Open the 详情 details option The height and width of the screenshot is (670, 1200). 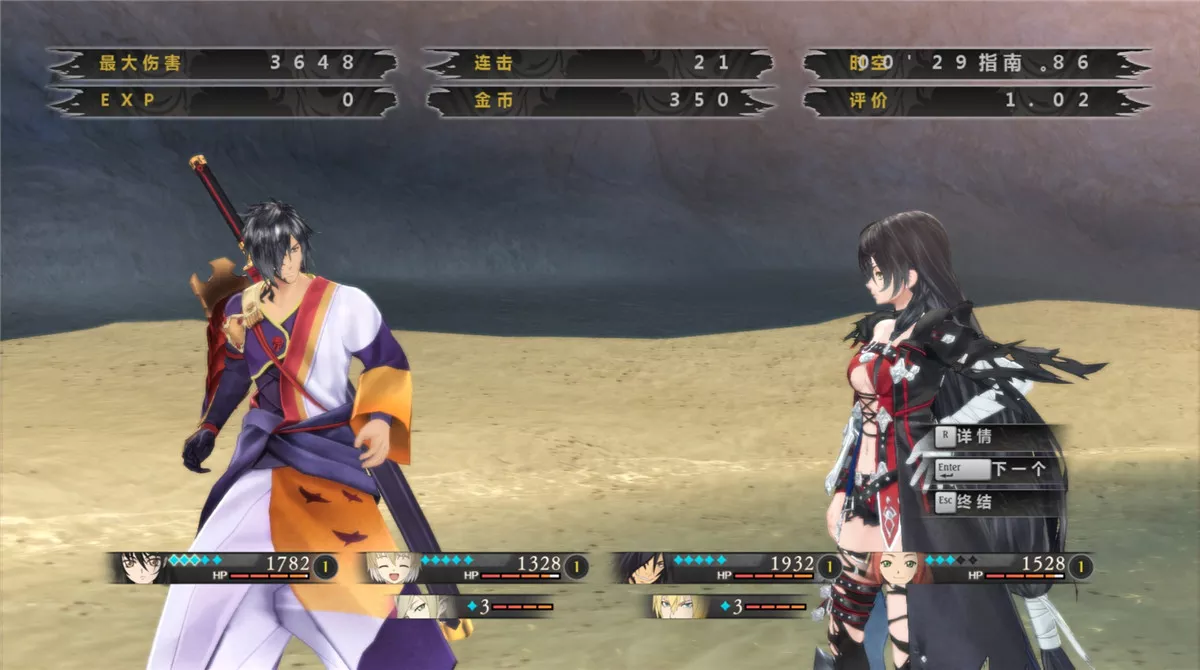coord(973,437)
